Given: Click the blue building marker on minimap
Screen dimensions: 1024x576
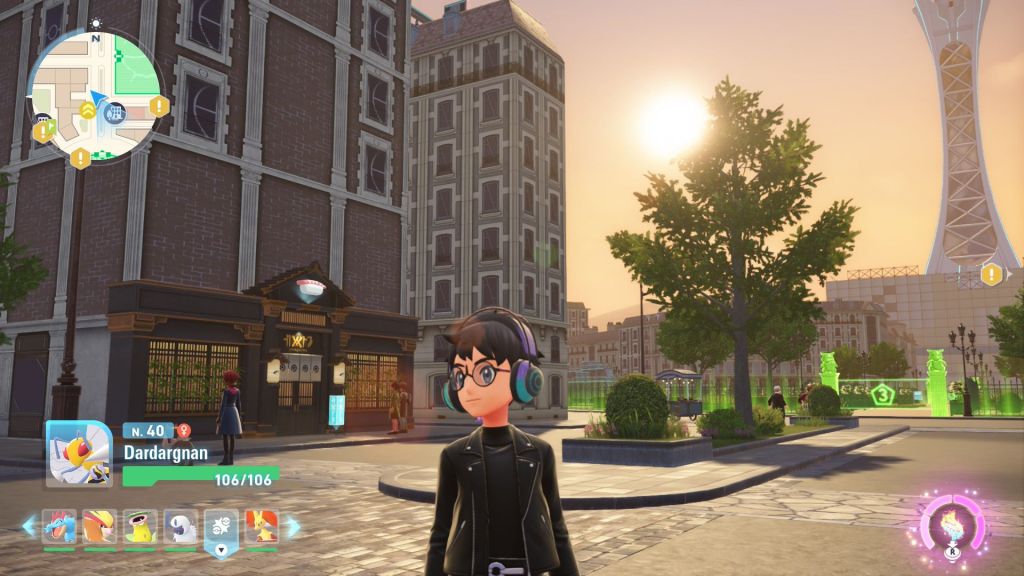Looking at the screenshot, I should coord(117,112).
